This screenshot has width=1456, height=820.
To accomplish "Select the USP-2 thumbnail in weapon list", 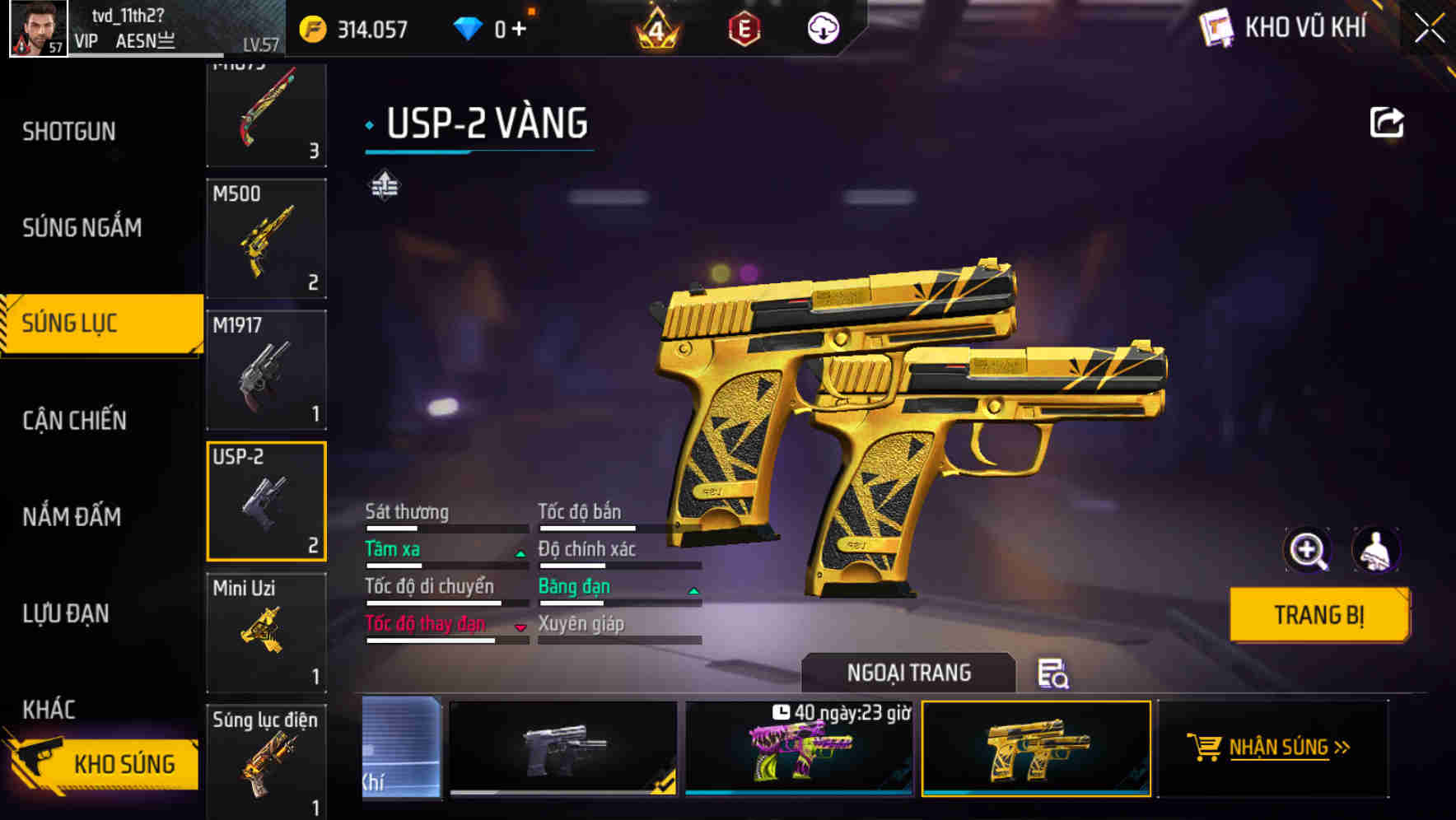I will pos(266,501).
